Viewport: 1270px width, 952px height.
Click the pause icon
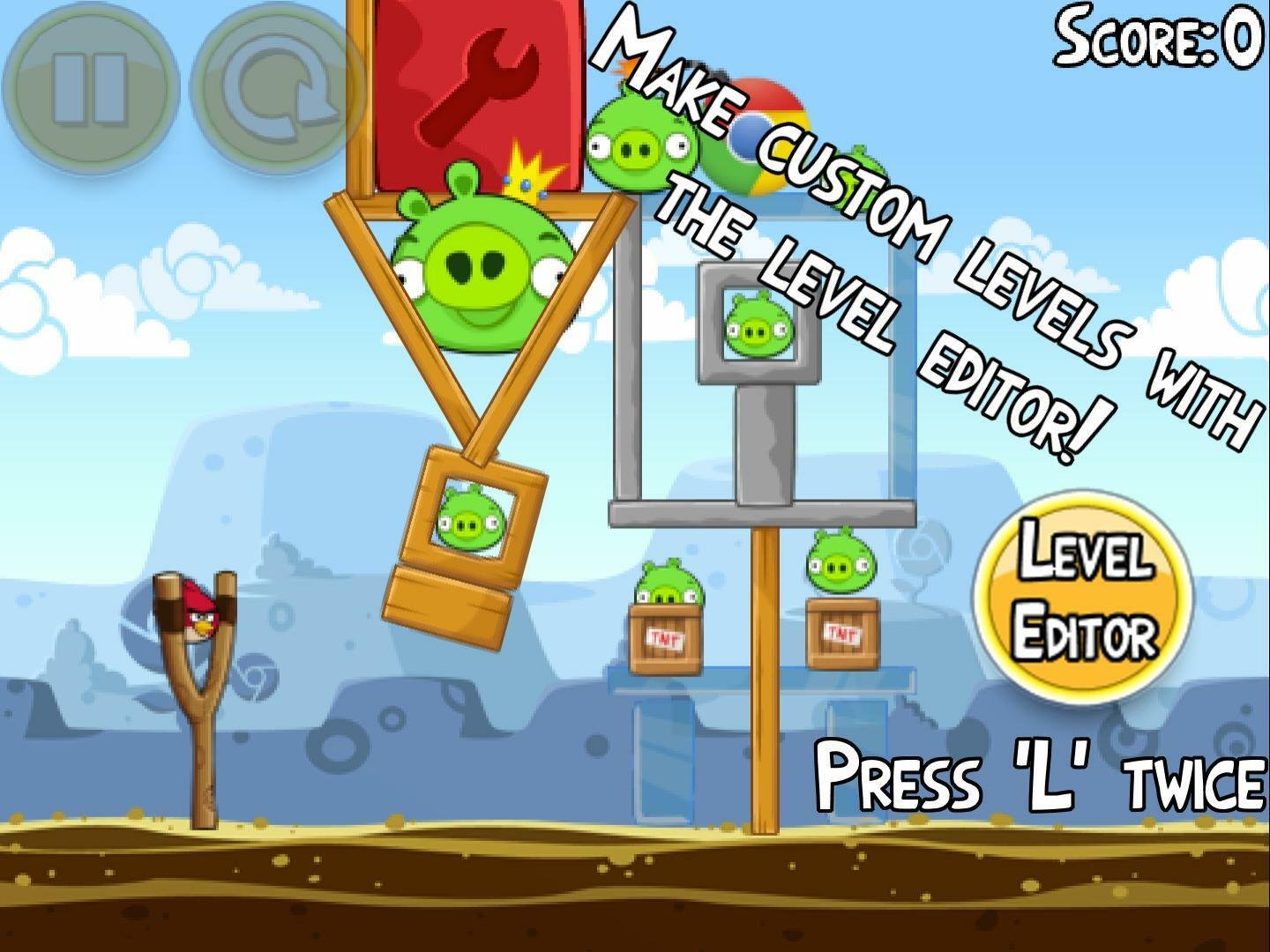pyautogui.click(x=91, y=88)
